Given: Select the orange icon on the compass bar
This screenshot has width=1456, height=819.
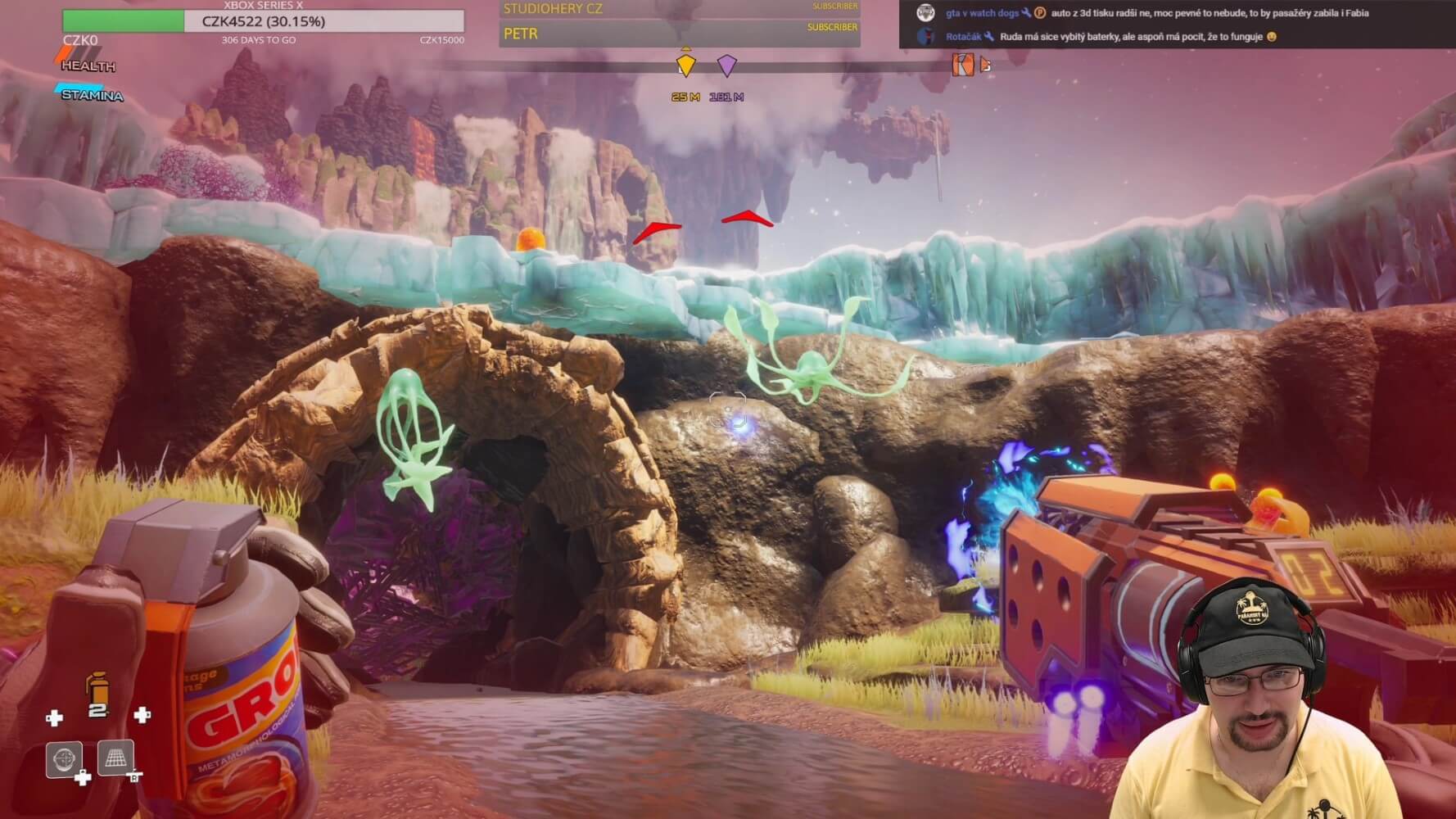Looking at the screenshot, I should click(963, 65).
